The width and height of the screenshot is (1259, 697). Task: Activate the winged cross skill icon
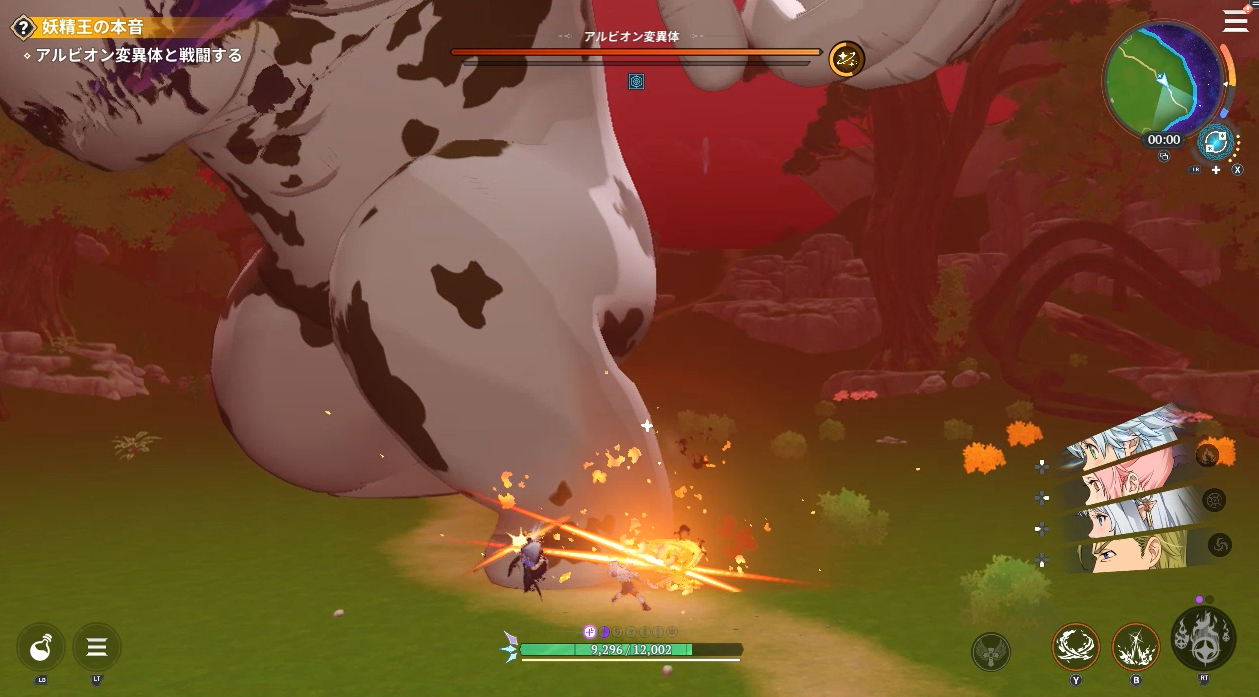point(991,652)
